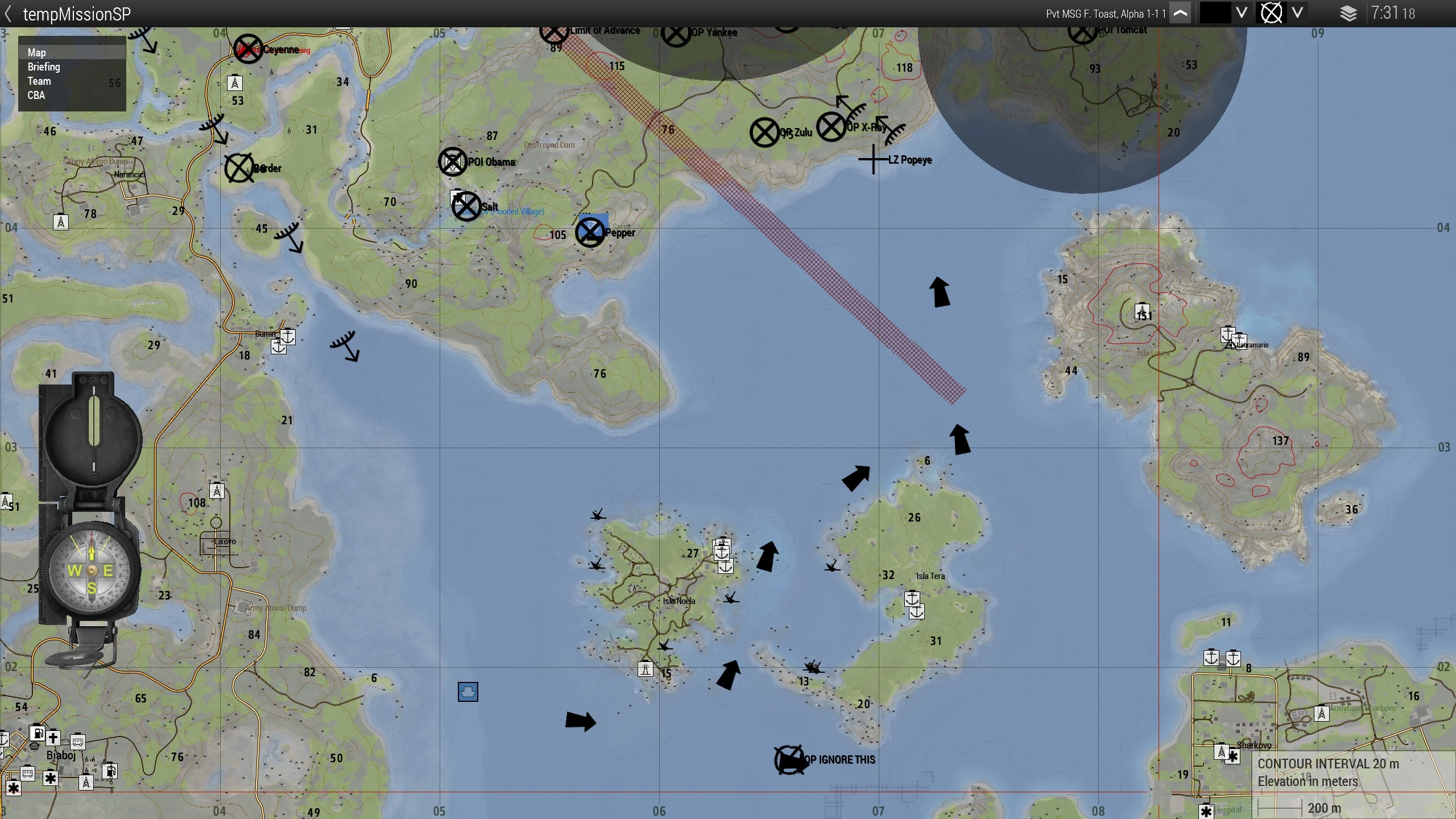Viewport: 1456px width, 819px height.
Task: Click the OP Yankee marker
Action: (x=676, y=35)
